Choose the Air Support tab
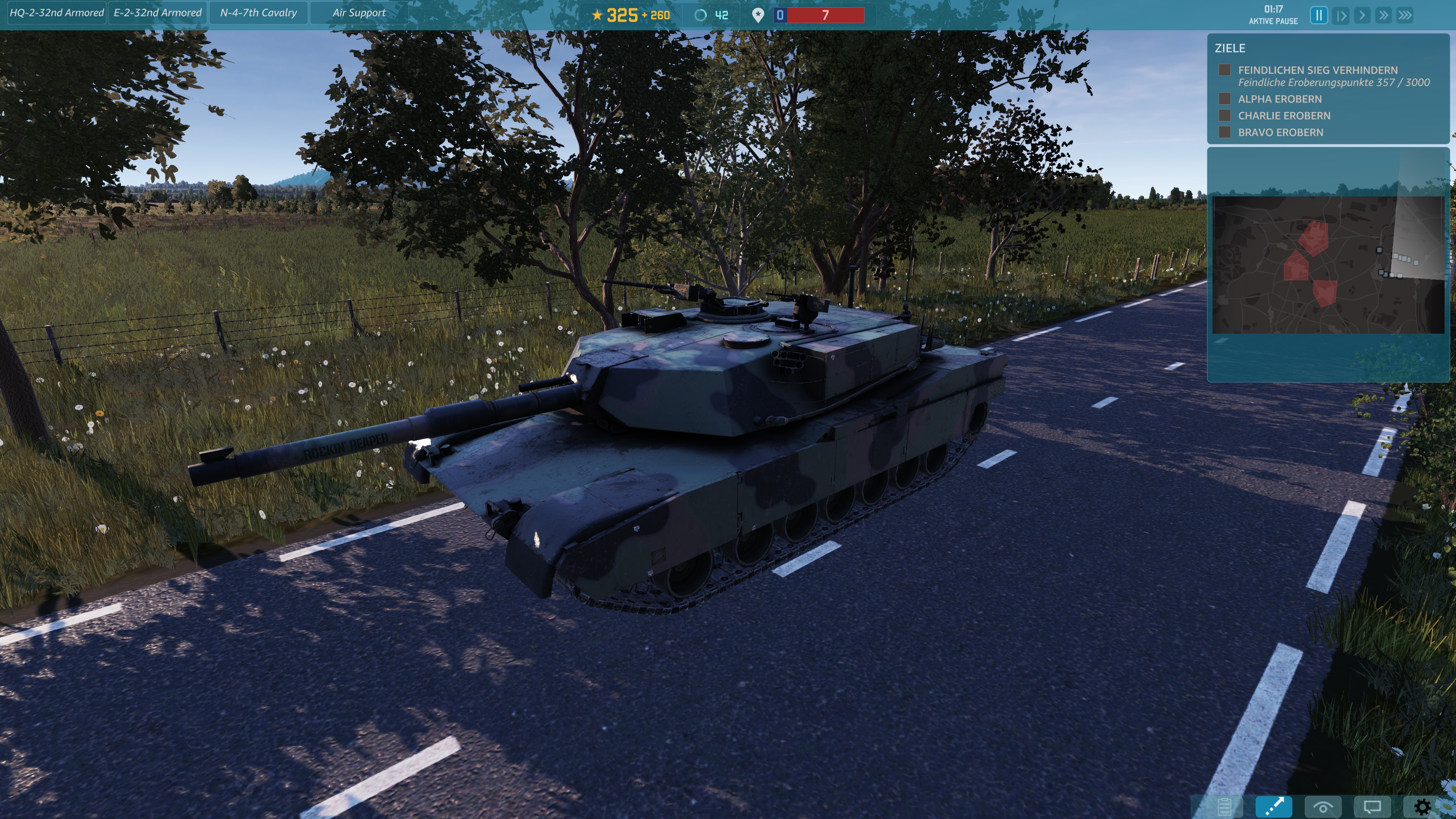Screen dimensions: 1456x819 pos(359,13)
